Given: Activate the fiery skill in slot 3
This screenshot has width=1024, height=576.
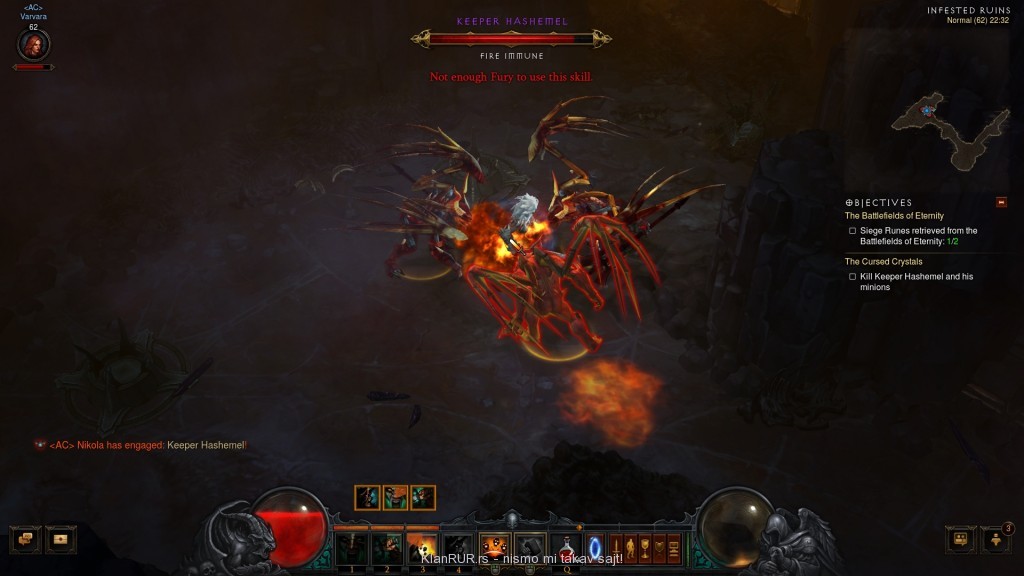Looking at the screenshot, I should (421, 548).
